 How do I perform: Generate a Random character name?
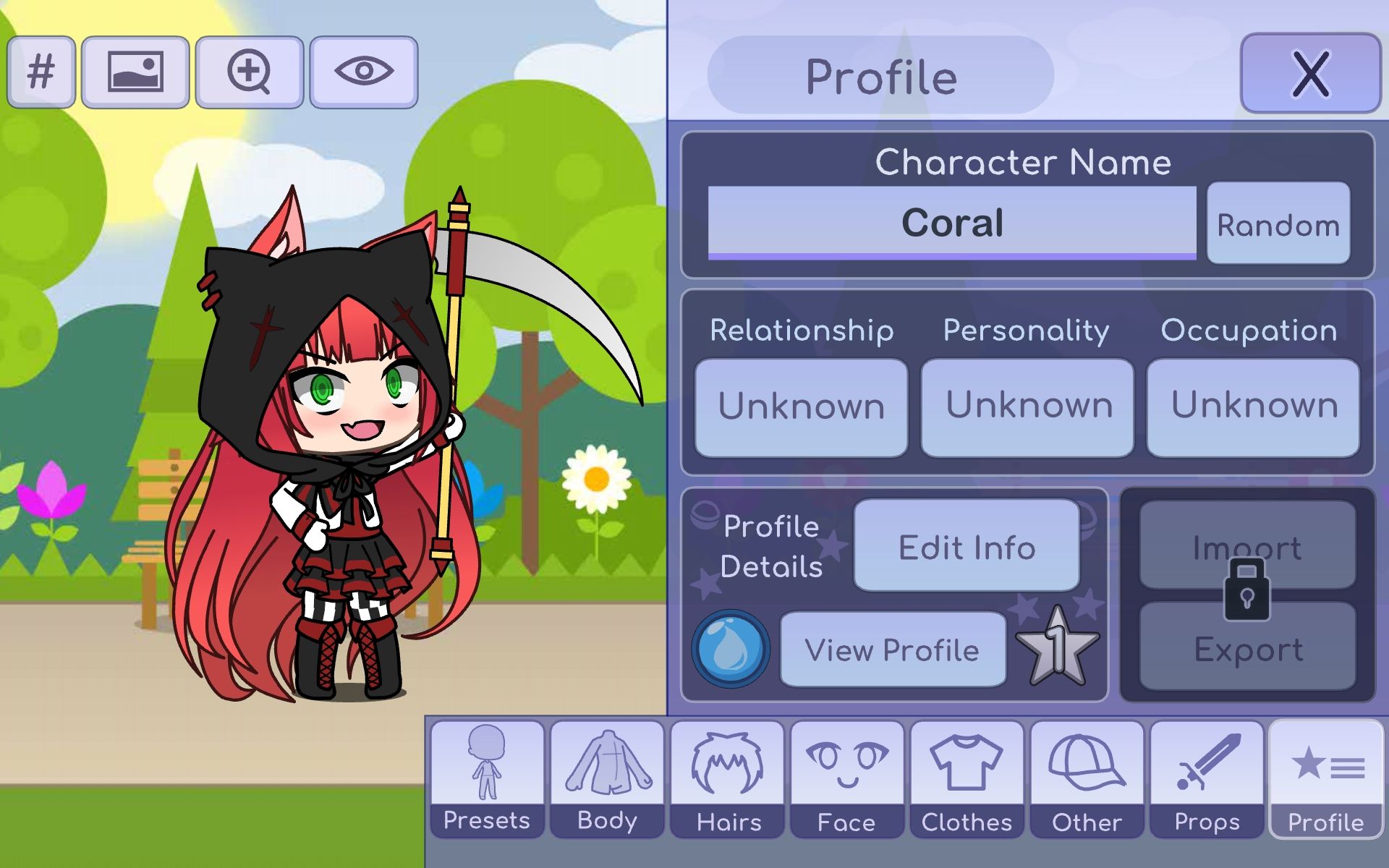(x=1278, y=224)
